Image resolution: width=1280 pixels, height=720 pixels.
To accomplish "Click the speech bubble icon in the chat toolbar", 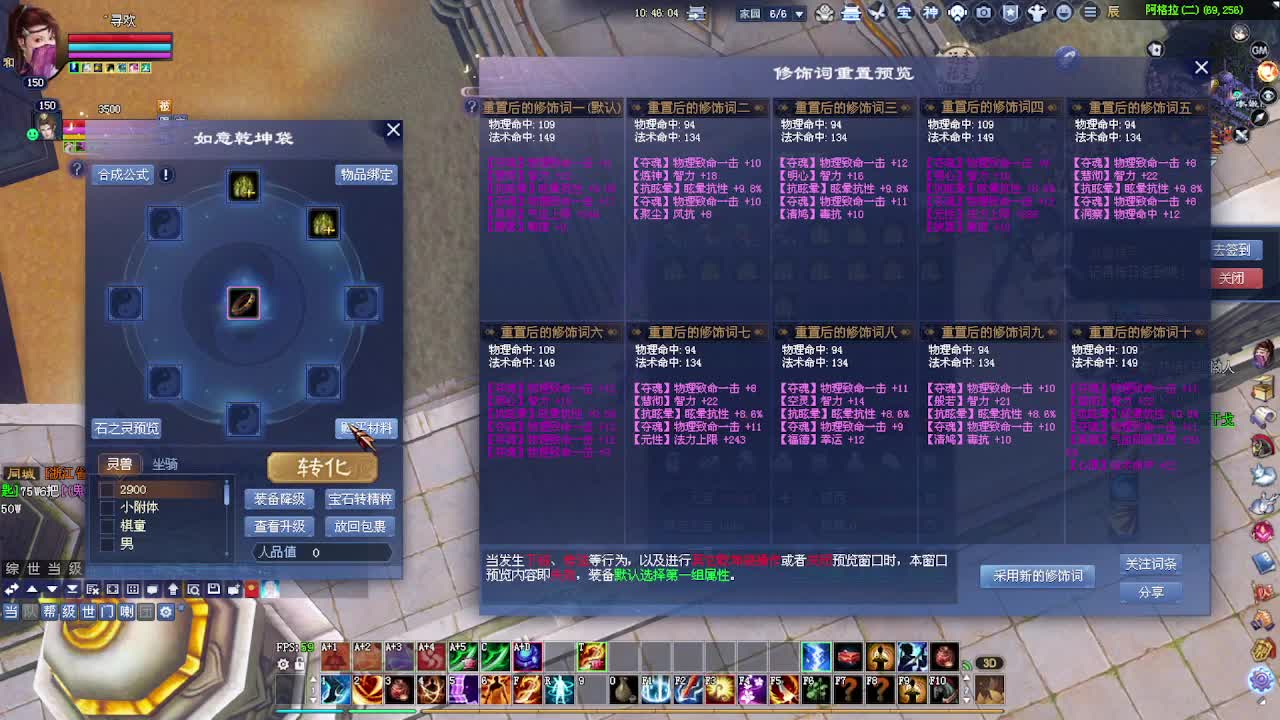I will (x=153, y=589).
